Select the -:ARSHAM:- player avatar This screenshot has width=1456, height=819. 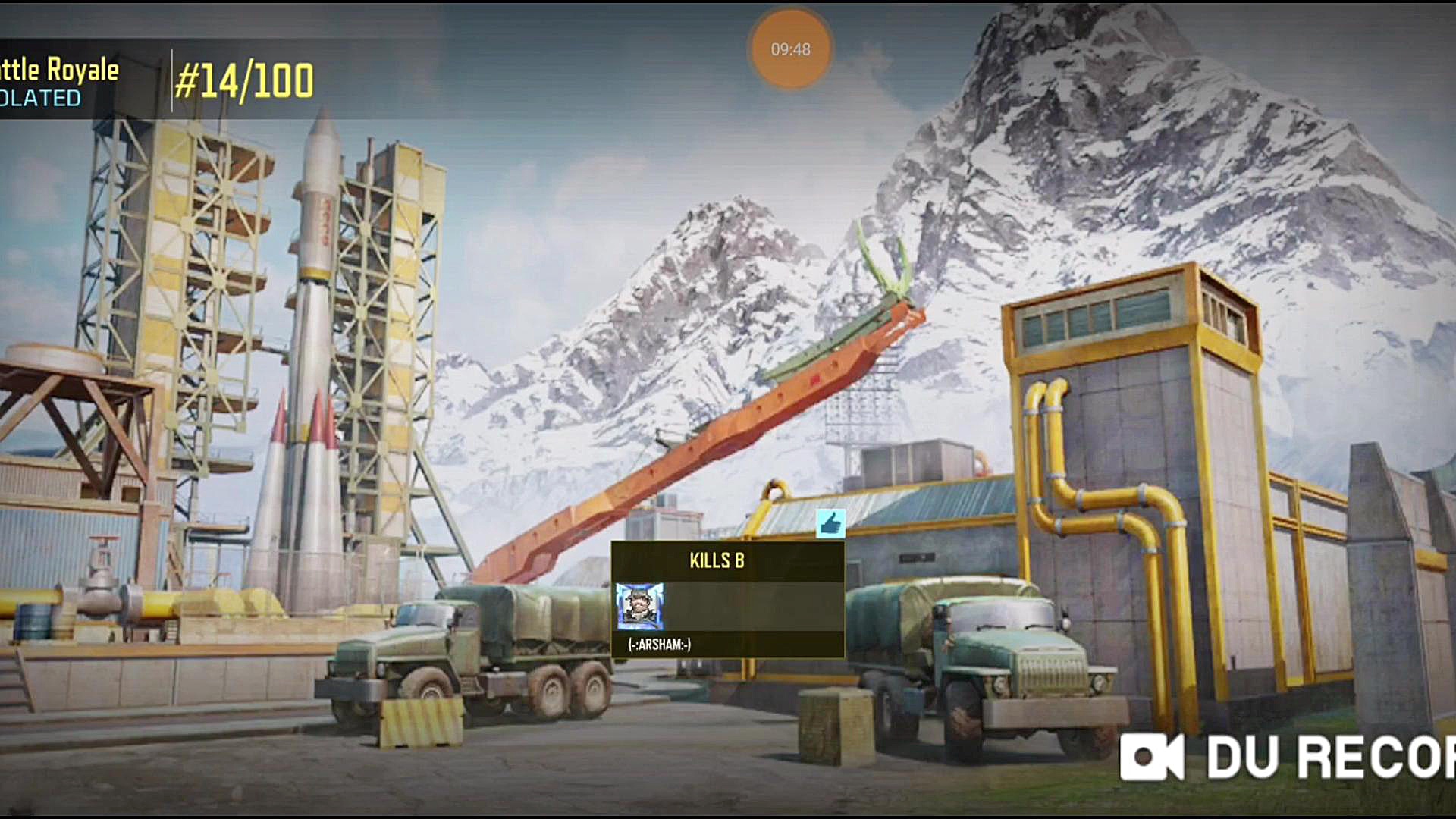tap(639, 606)
